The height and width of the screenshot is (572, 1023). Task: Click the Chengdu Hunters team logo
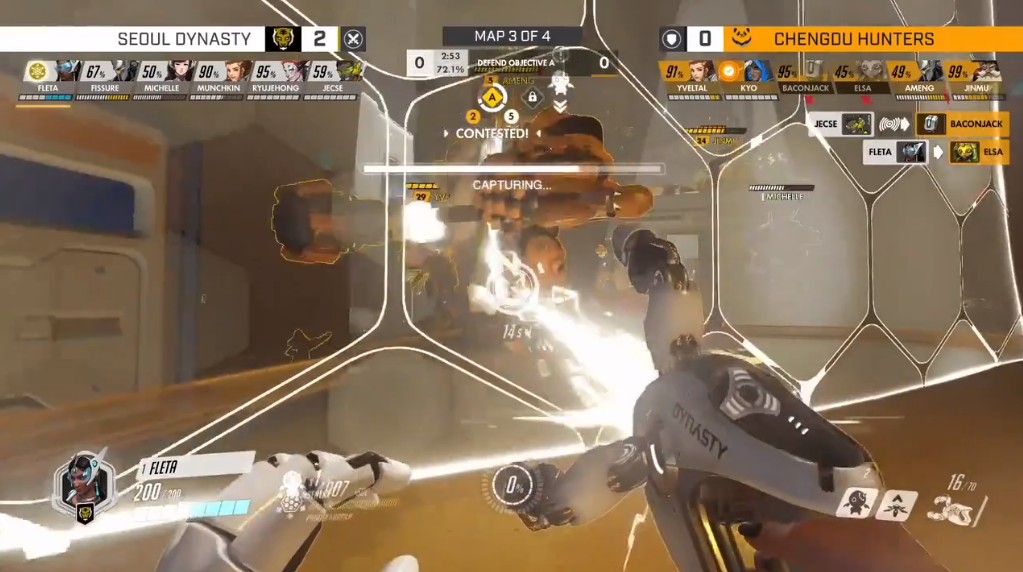739,39
